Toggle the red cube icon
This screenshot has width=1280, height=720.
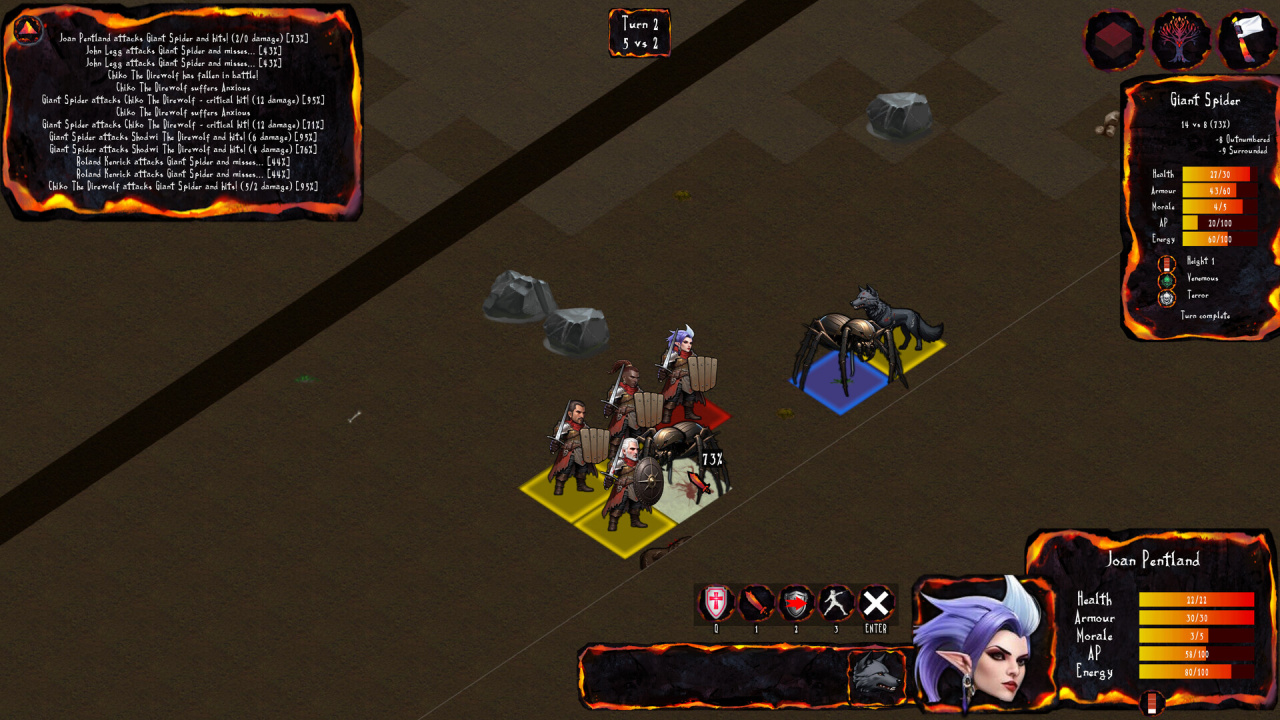point(1114,39)
